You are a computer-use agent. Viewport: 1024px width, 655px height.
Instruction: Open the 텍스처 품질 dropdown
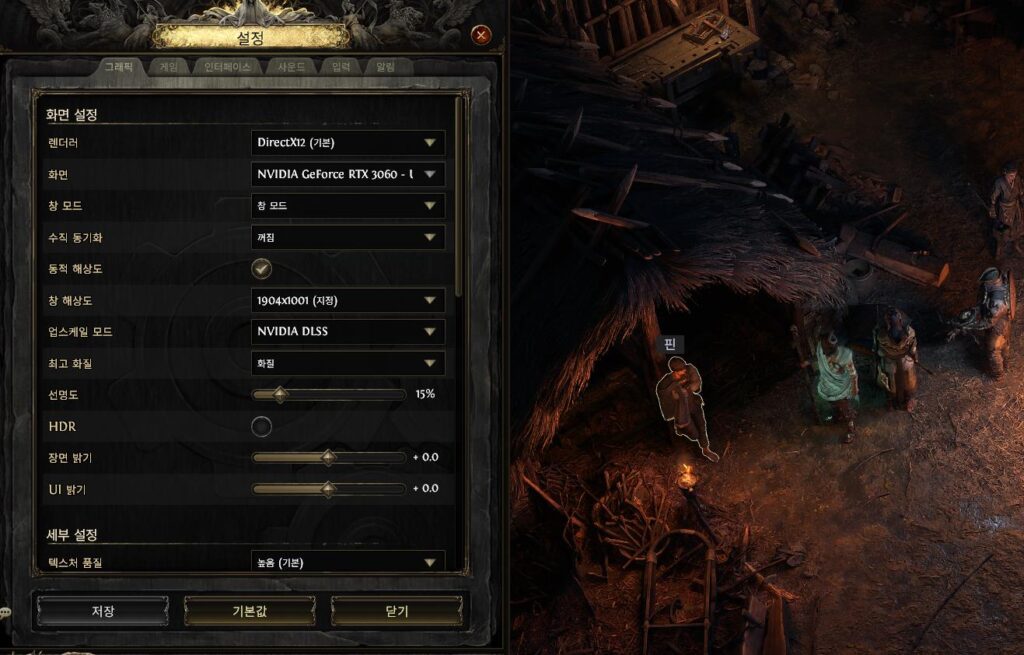click(347, 562)
